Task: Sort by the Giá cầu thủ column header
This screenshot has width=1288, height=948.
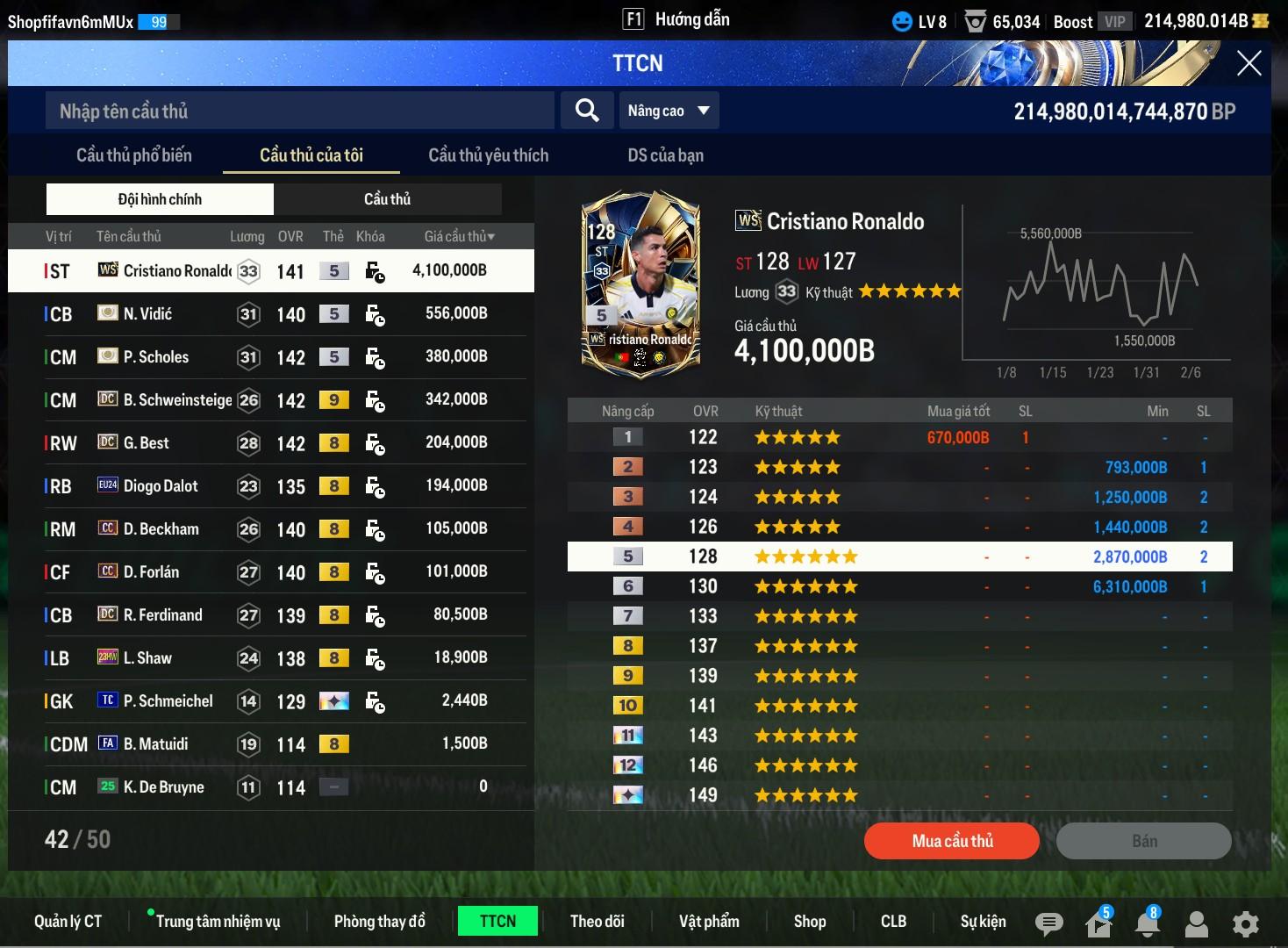Action: [459, 237]
